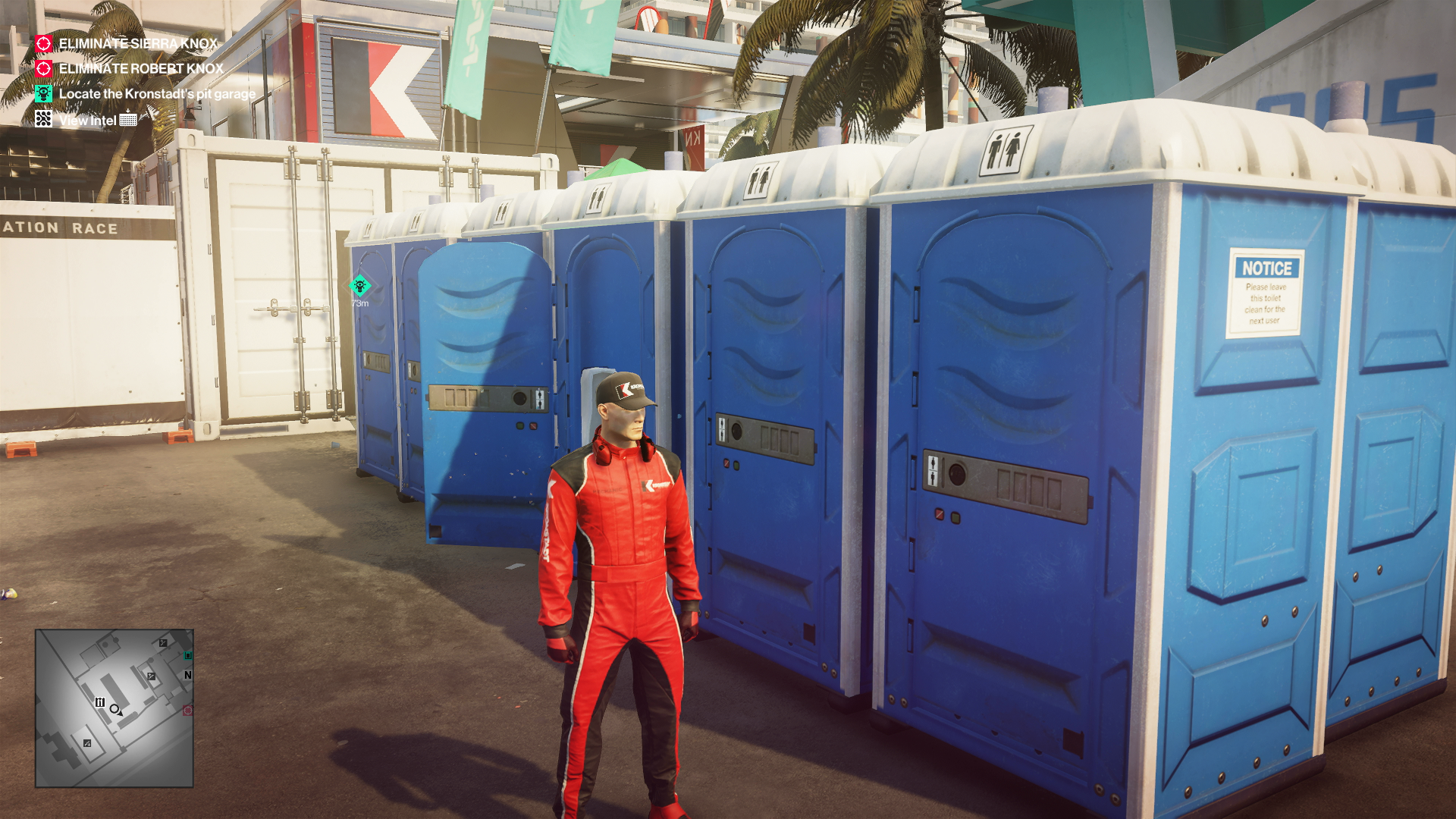Click the red target icon for ELIMINATE ROBERT KNOX
The image size is (1456, 819).
pos(43,70)
